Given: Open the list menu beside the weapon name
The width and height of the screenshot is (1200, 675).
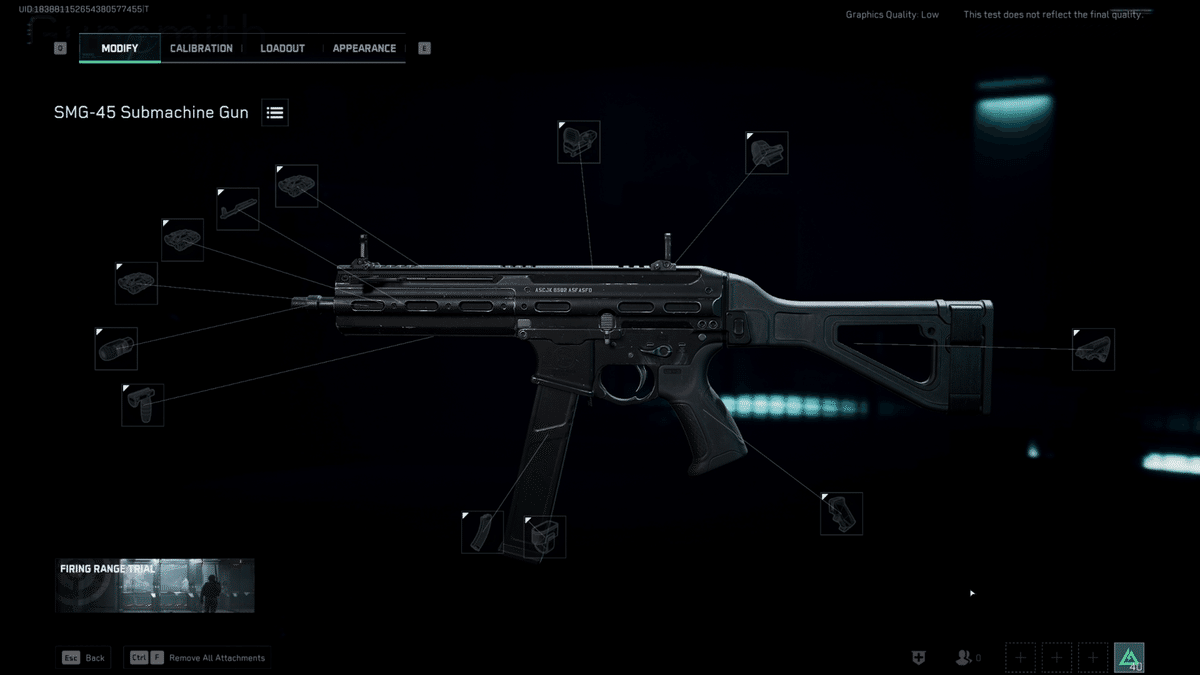Looking at the screenshot, I should (275, 113).
